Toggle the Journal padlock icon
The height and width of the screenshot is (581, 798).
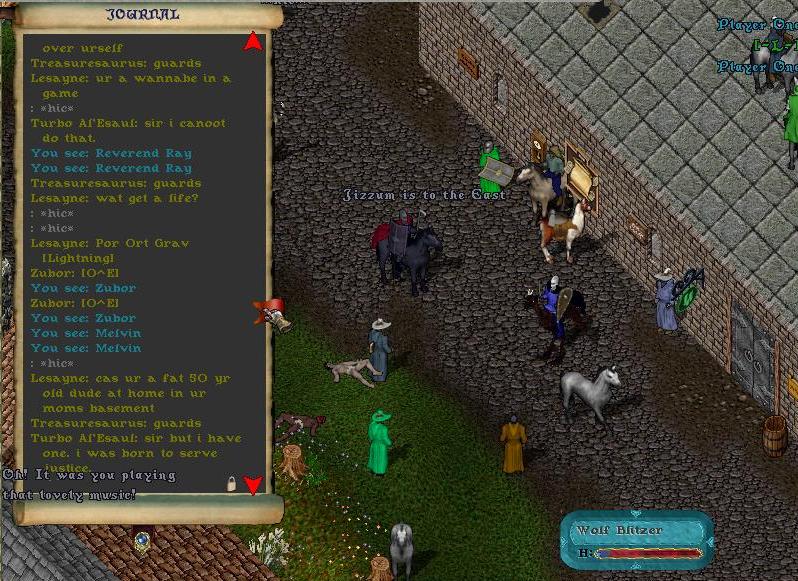point(231,484)
